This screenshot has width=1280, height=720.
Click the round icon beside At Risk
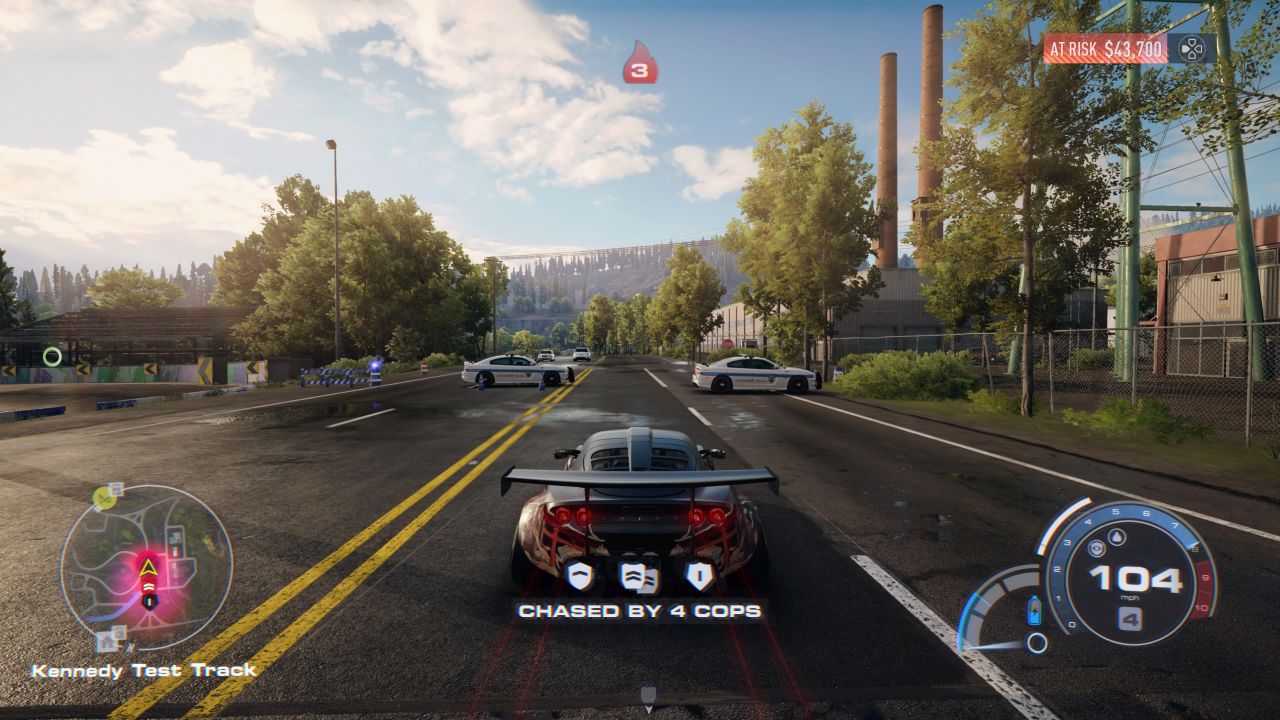point(1191,48)
